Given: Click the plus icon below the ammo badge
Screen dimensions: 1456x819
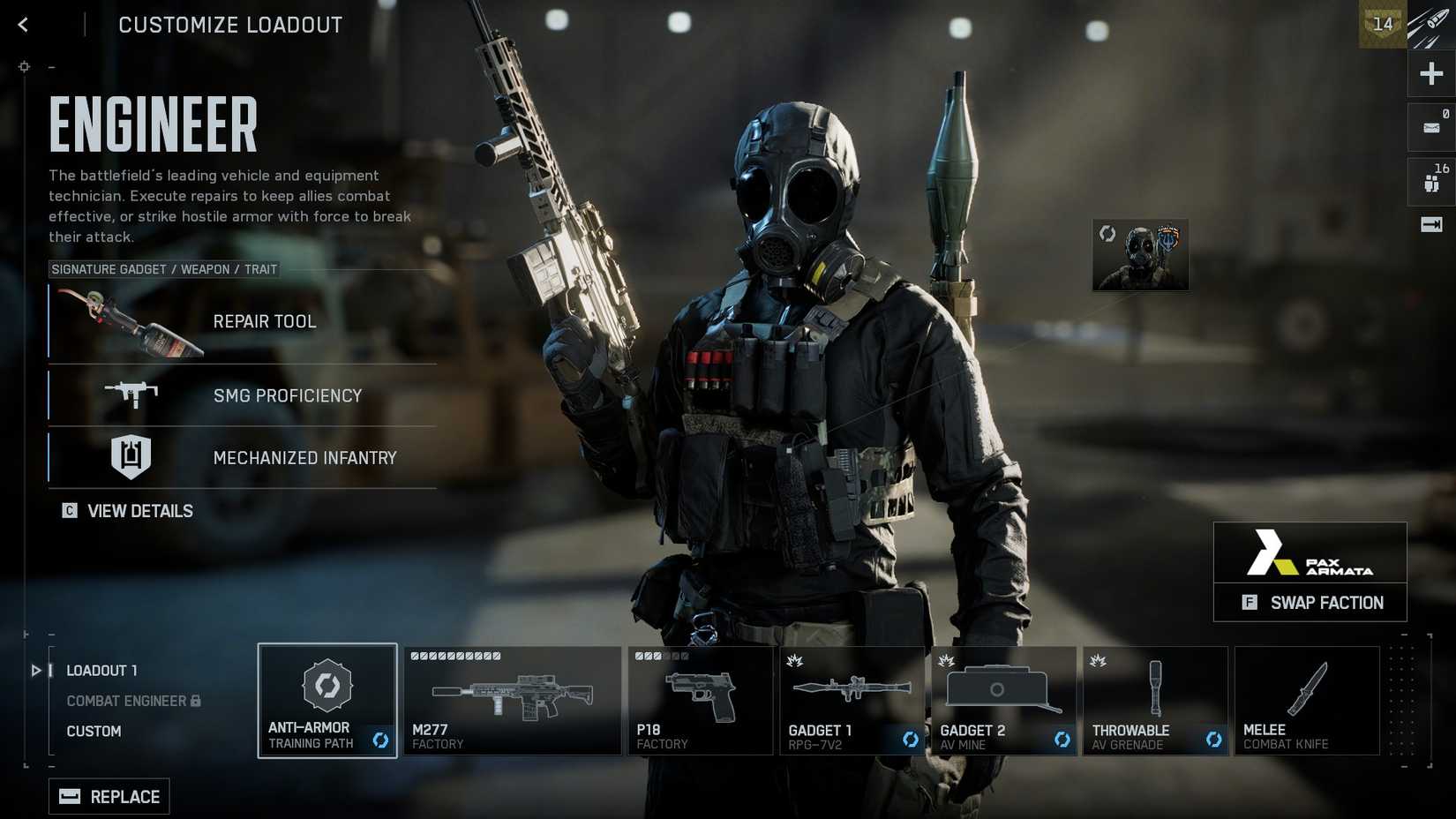Looking at the screenshot, I should [1430, 73].
